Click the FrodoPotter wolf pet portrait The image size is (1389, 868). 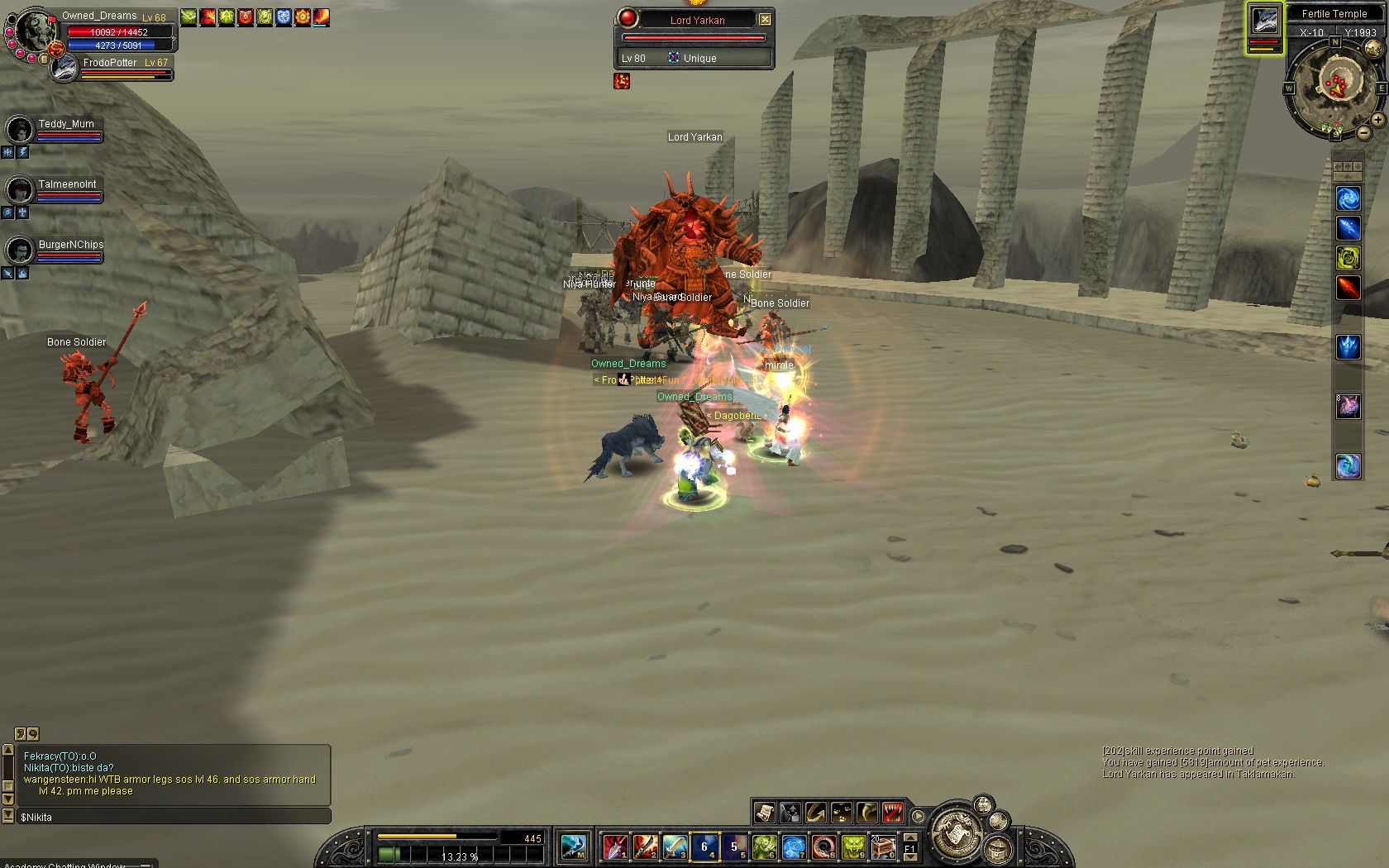coord(64,69)
